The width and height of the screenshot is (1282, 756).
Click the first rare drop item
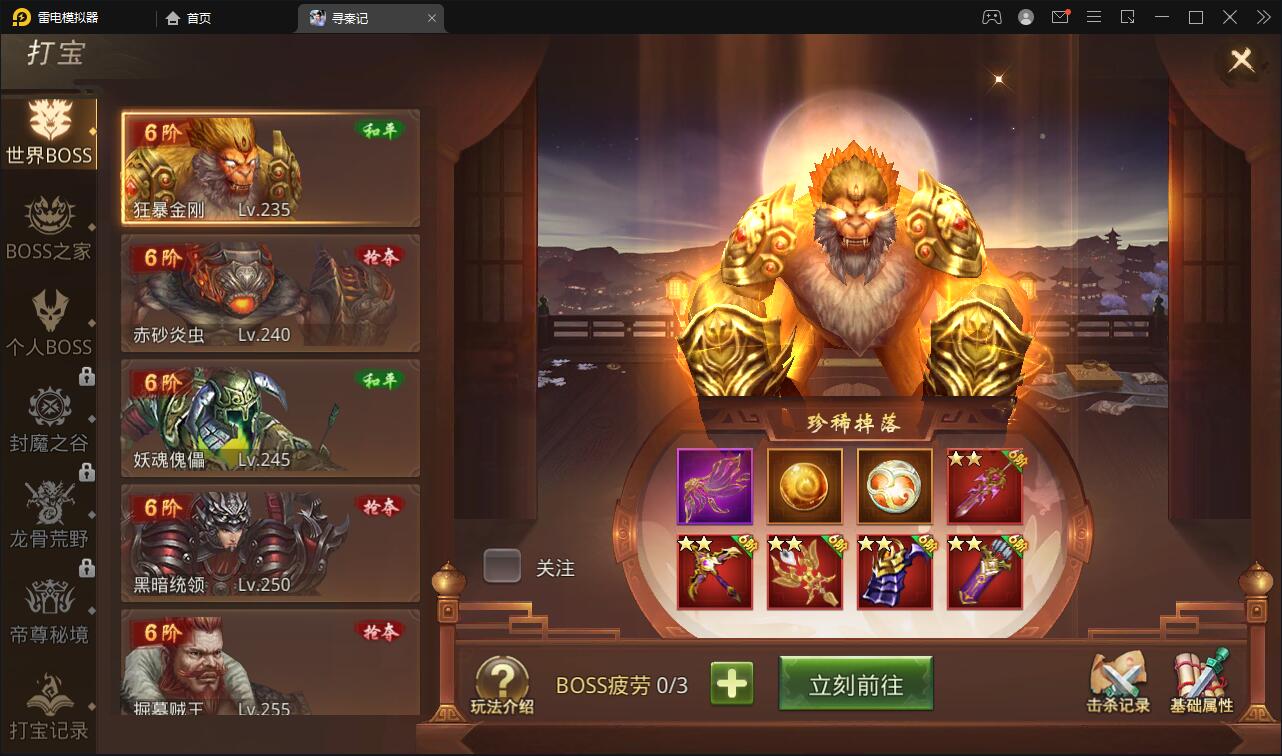[x=714, y=487]
